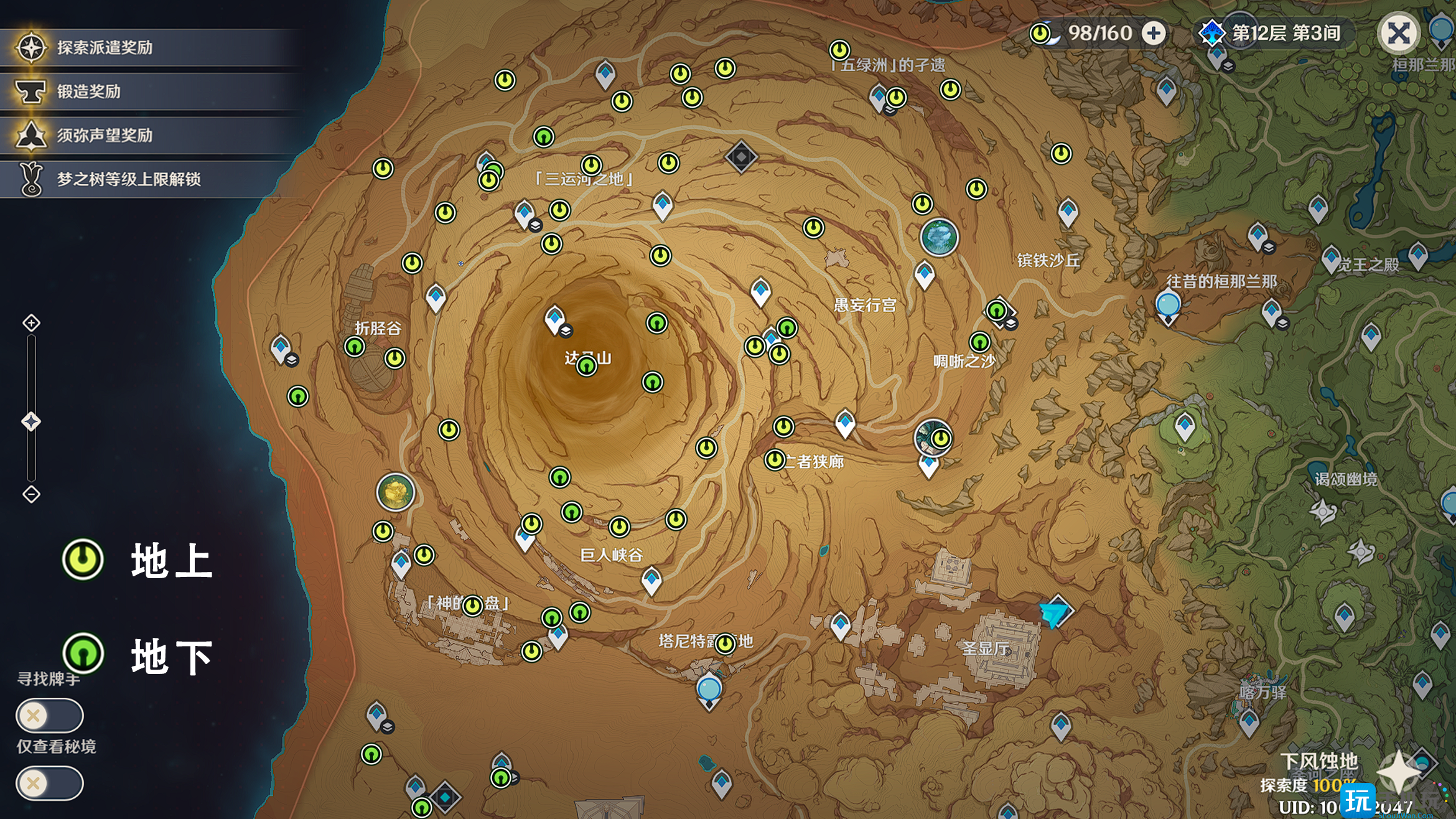Select the 锻造奖励 entry
The width and height of the screenshot is (1456, 819).
click(x=88, y=91)
